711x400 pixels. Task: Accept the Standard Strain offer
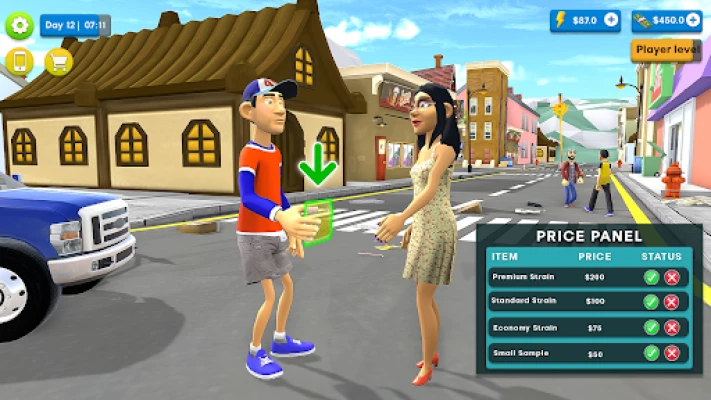tap(651, 301)
